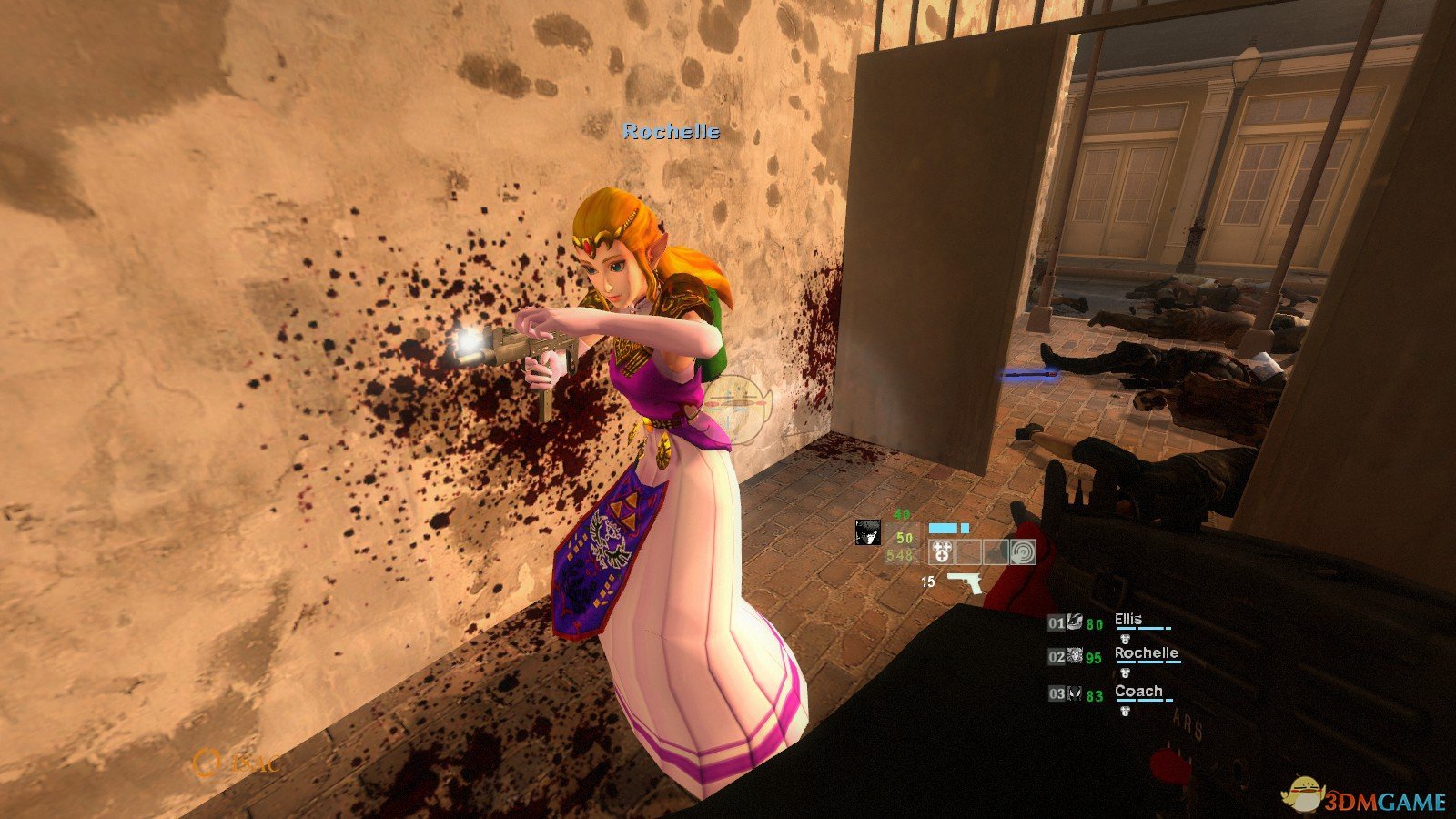Image resolution: width=1456 pixels, height=819 pixels.
Task: Select teammate Rochelle in the team list
Action: pos(1146,653)
